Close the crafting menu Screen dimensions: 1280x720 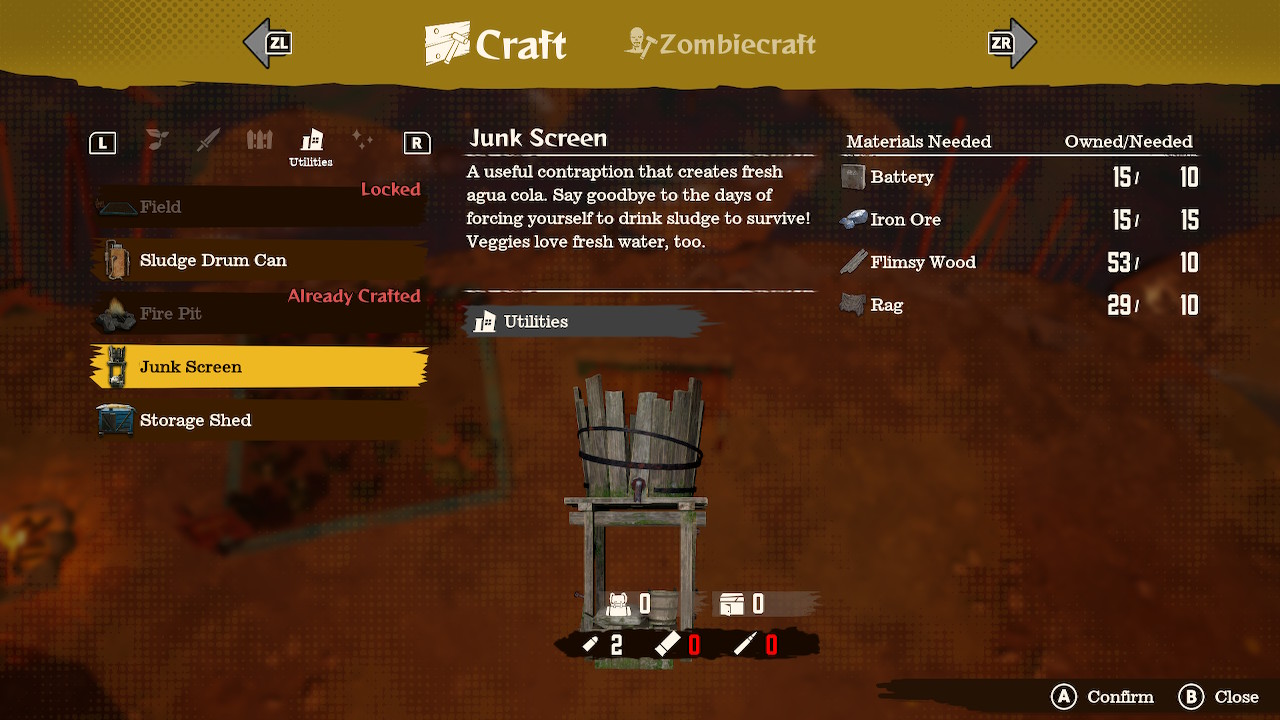point(1218,697)
